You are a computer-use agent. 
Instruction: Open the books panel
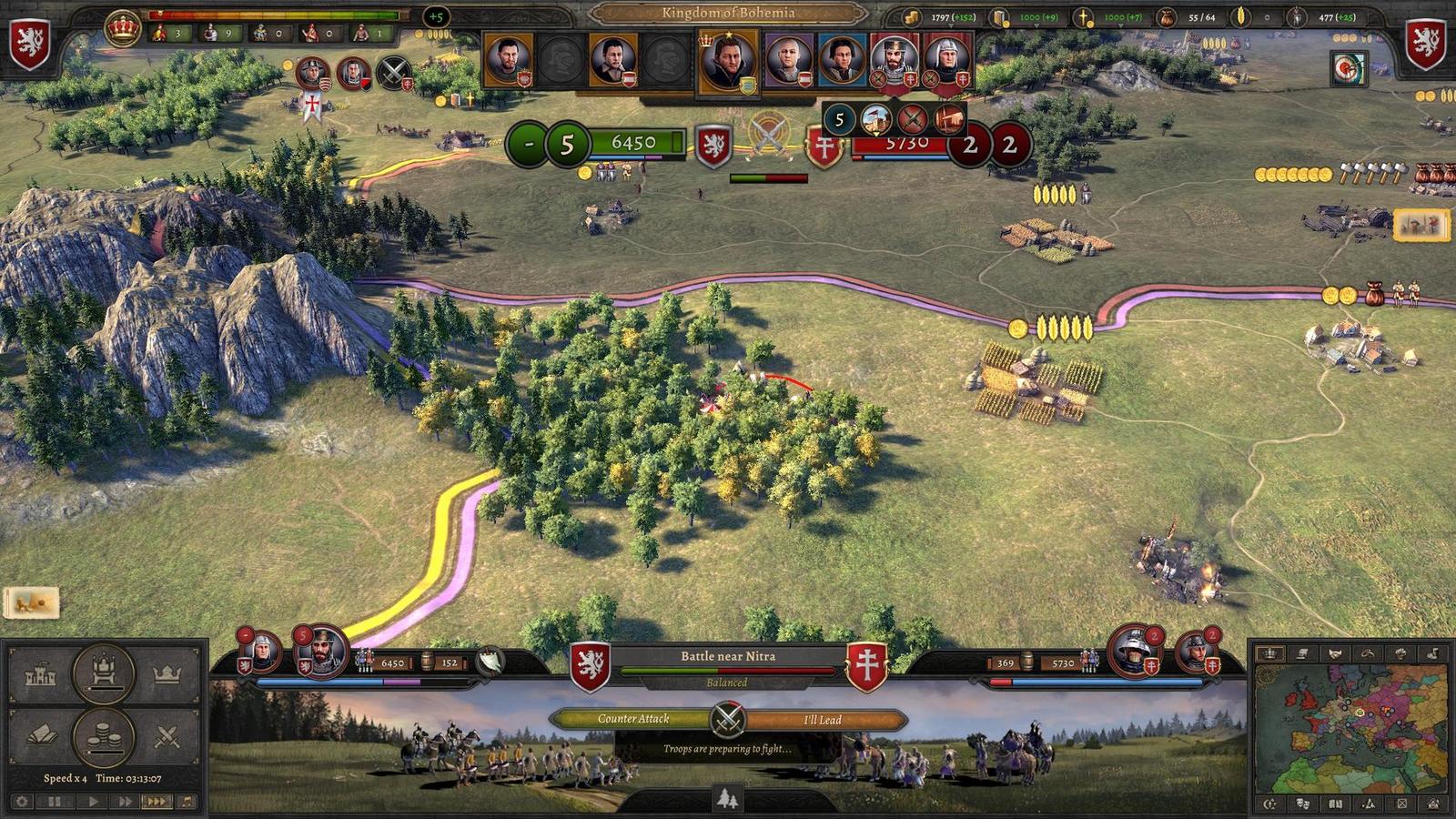click(41, 736)
